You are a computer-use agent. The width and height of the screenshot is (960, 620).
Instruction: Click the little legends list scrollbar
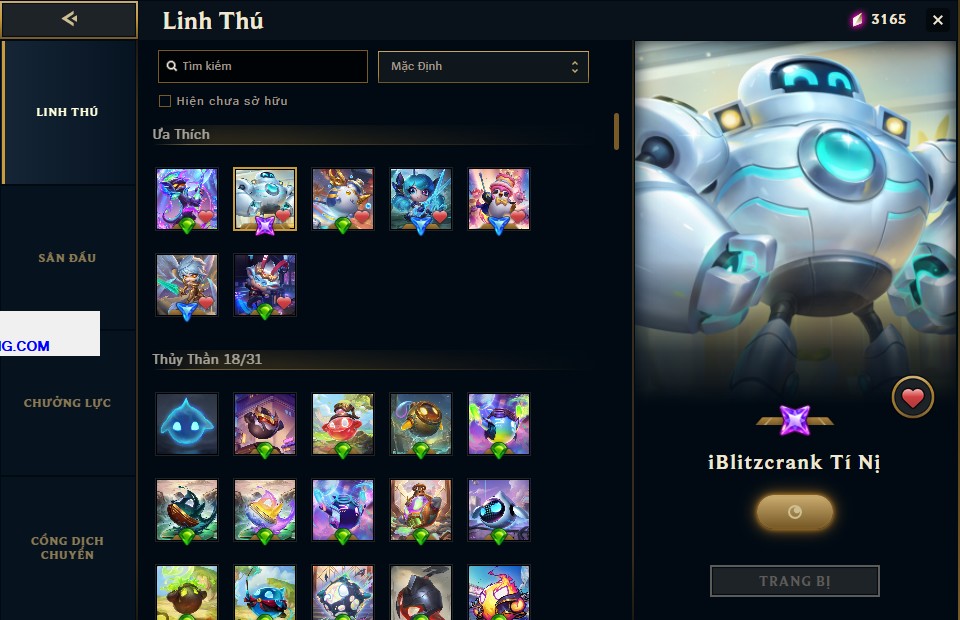click(616, 131)
